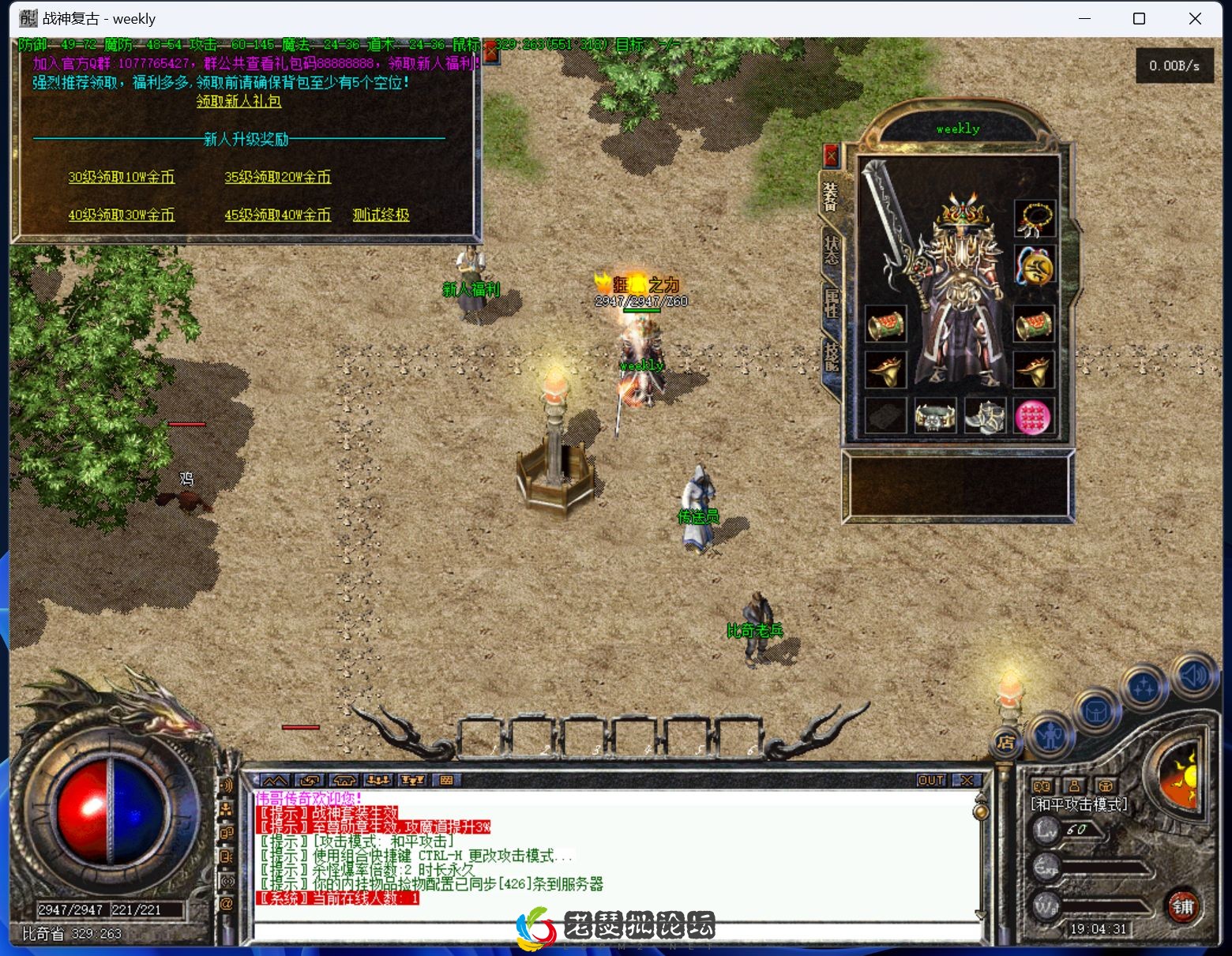Maximize the game window

1139,19
